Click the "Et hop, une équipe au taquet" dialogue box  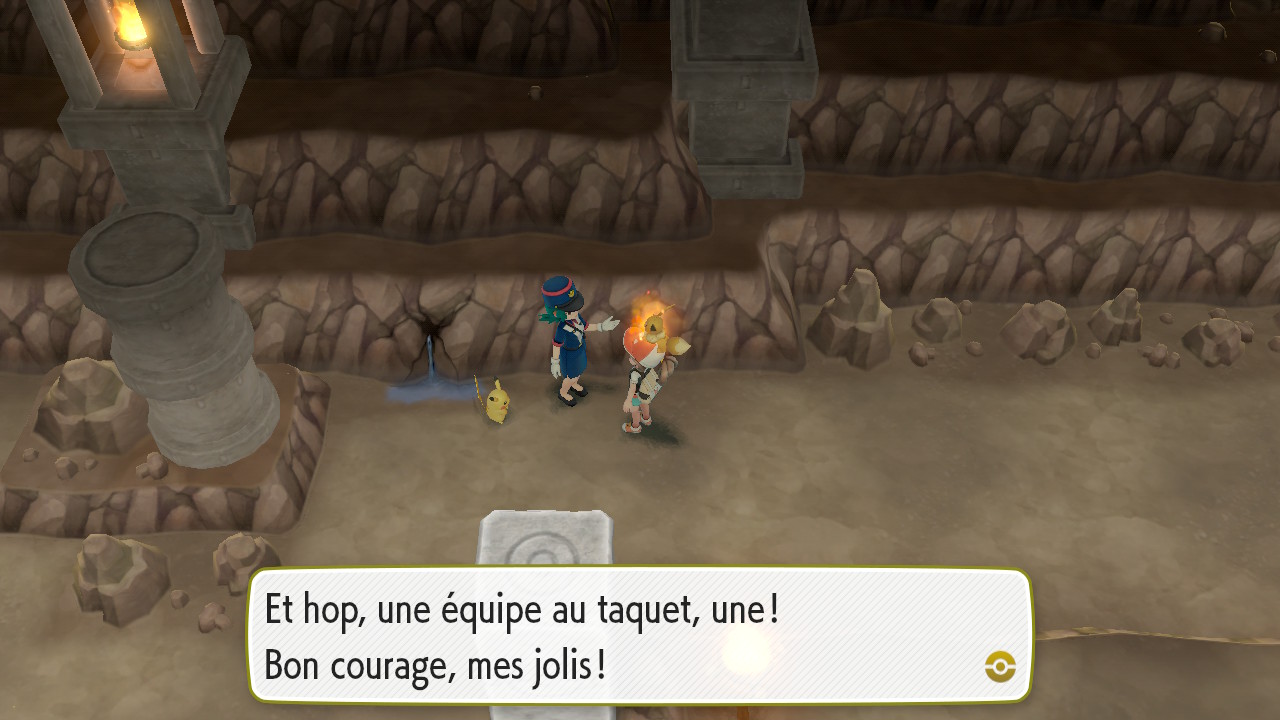(640, 636)
